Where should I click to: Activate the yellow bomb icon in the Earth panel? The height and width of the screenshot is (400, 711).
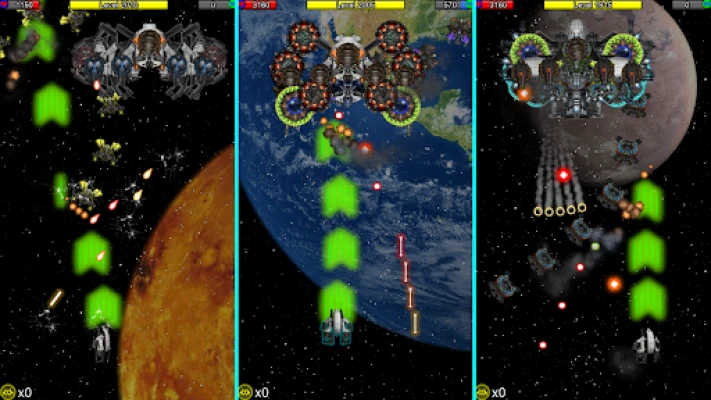click(246, 392)
